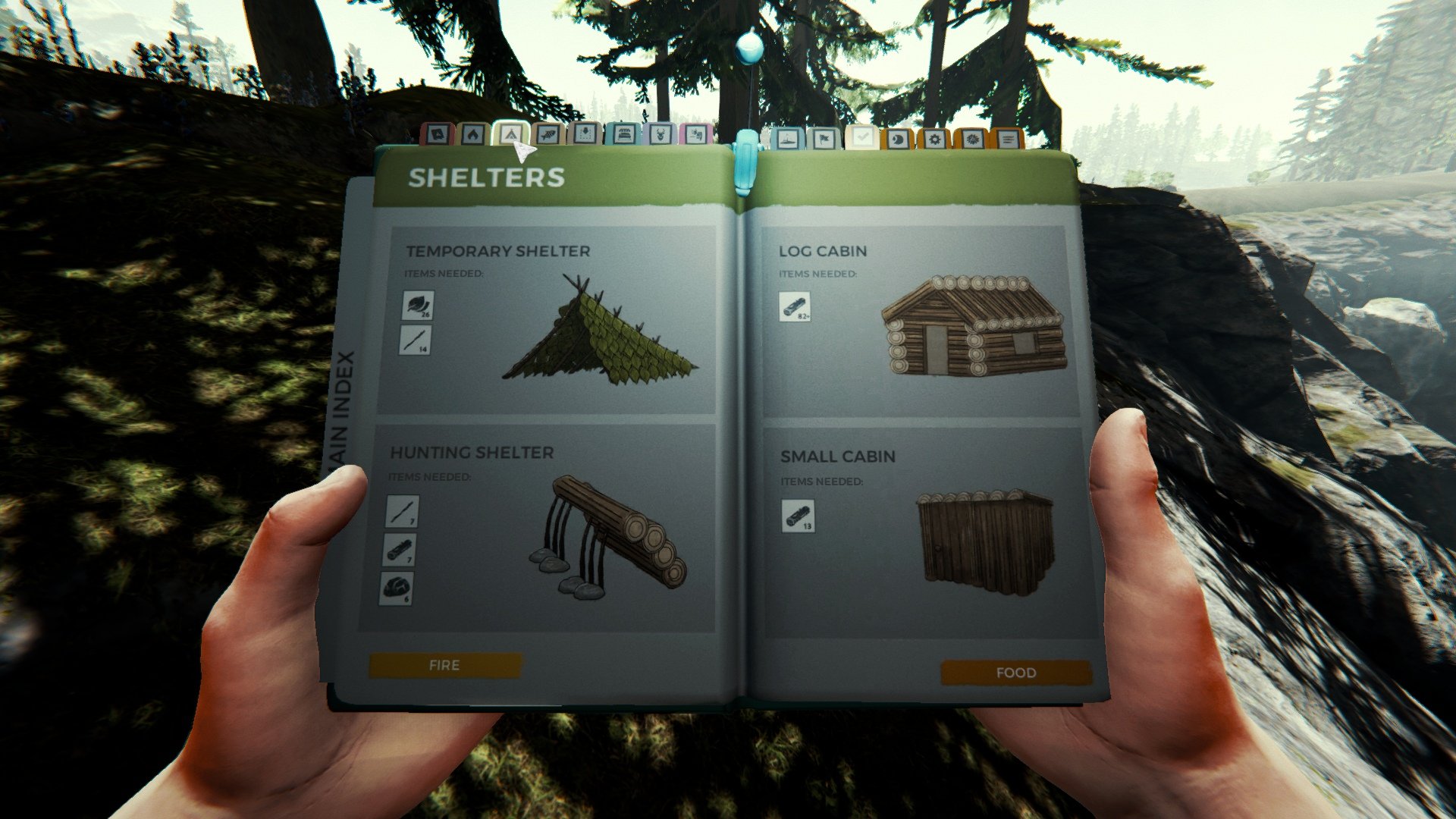Image resolution: width=1456 pixels, height=819 pixels.
Task: Go to the deer head tab
Action: (660, 135)
